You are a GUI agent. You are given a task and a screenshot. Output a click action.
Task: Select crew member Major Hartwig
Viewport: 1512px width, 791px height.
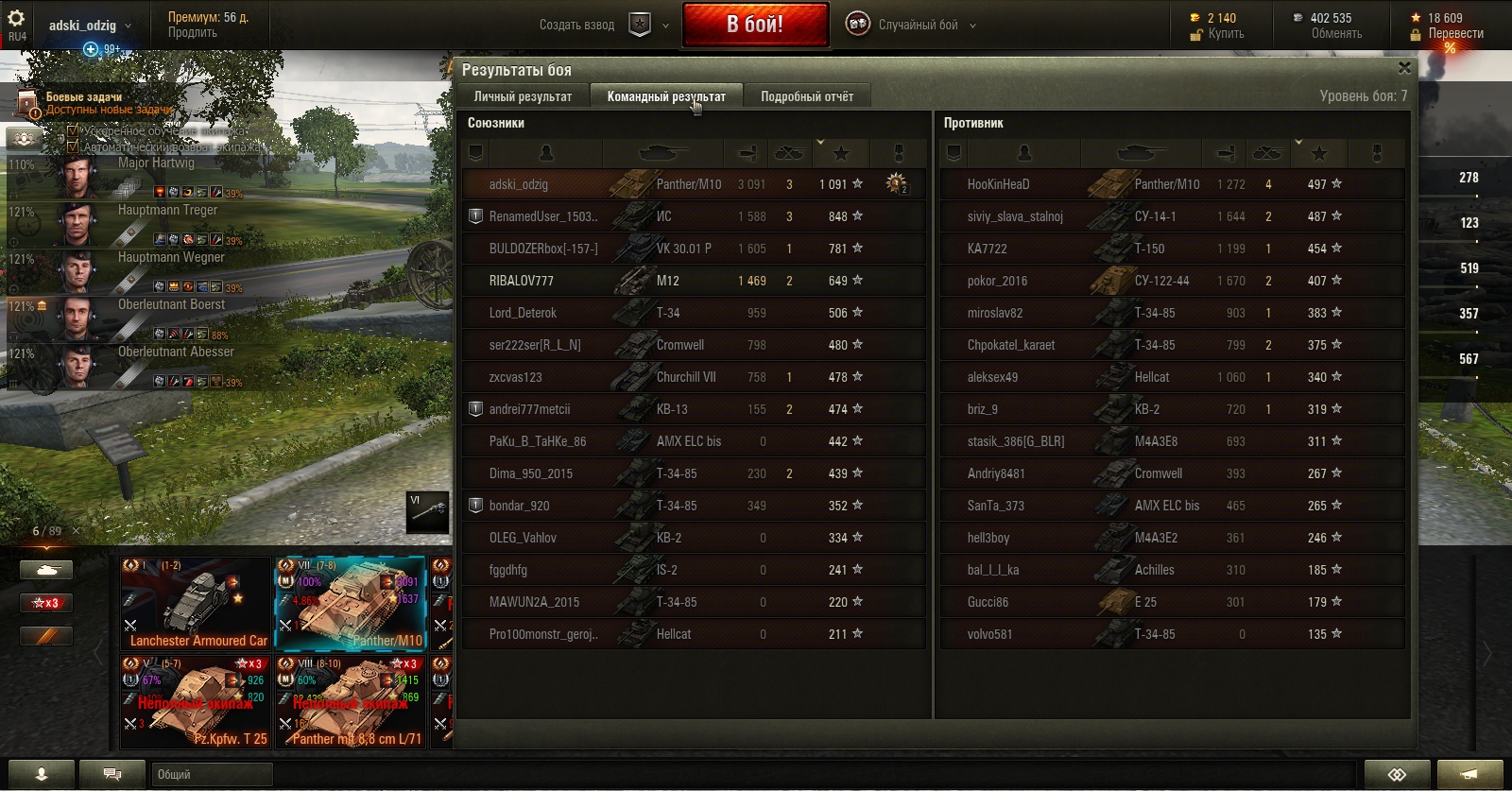click(156, 163)
